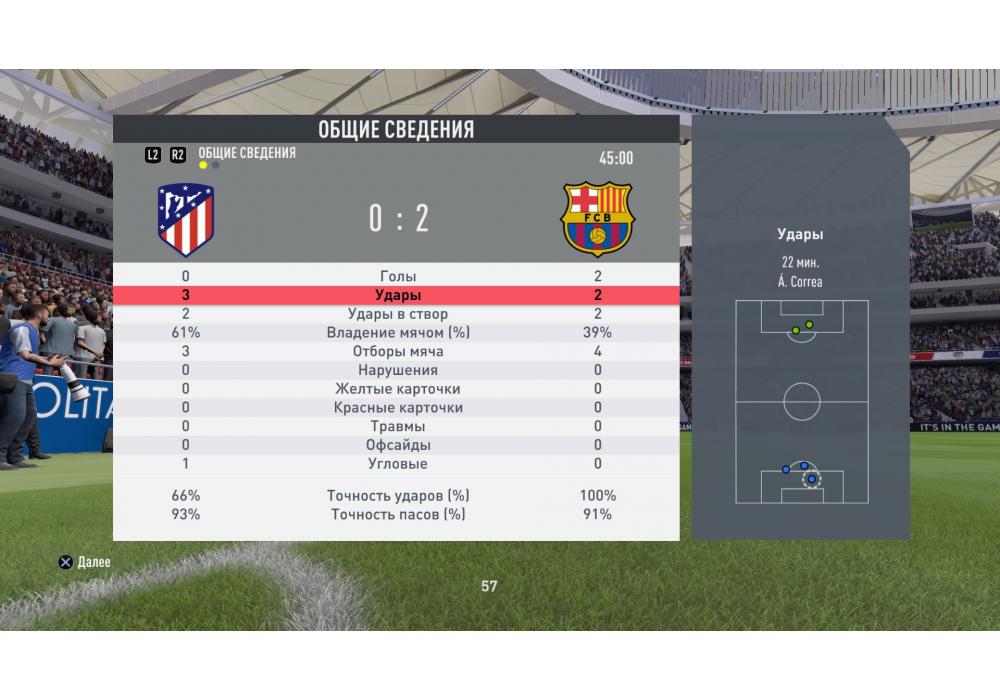
Task: Select the Офсайды row
Action: click(x=397, y=445)
